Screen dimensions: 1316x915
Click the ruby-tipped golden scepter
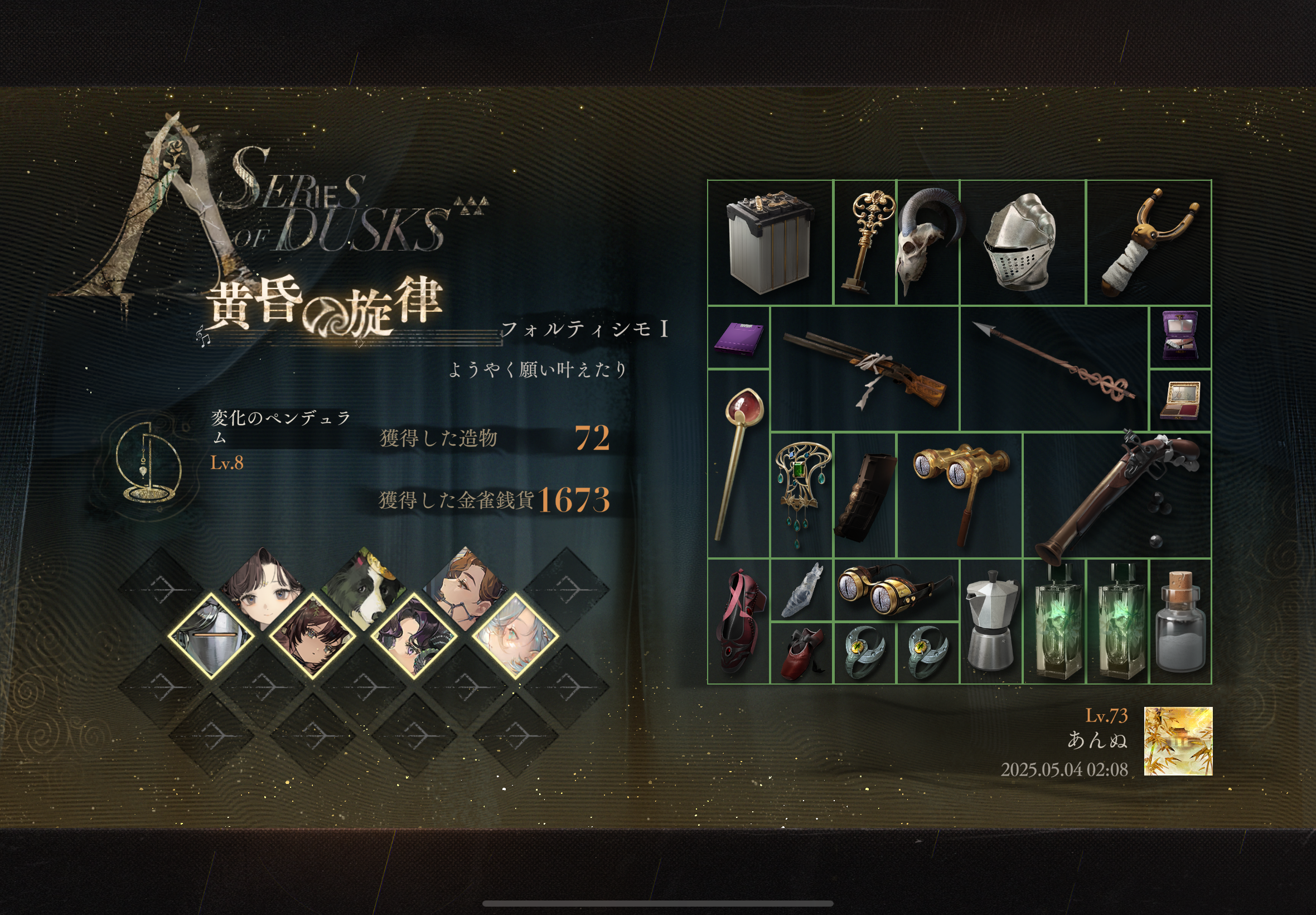click(738, 463)
